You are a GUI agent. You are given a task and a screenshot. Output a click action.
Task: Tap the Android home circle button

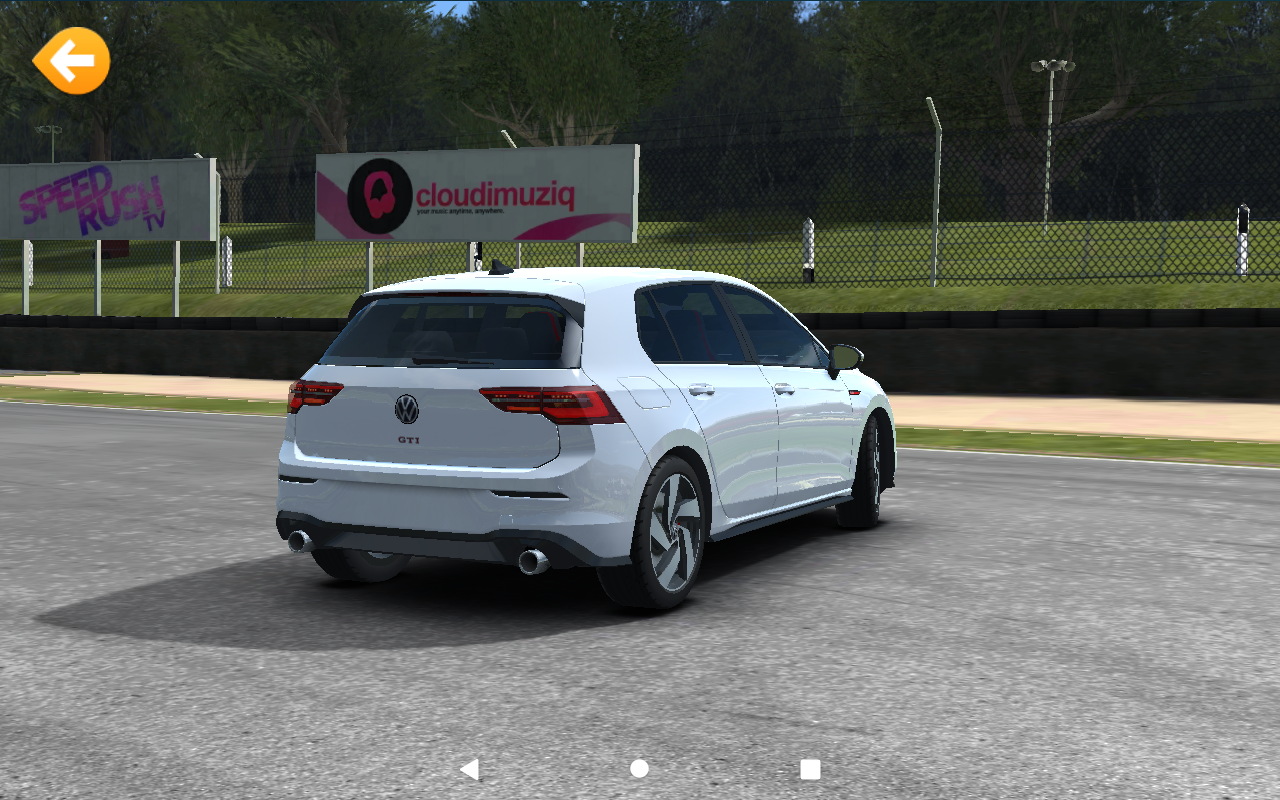click(x=640, y=769)
